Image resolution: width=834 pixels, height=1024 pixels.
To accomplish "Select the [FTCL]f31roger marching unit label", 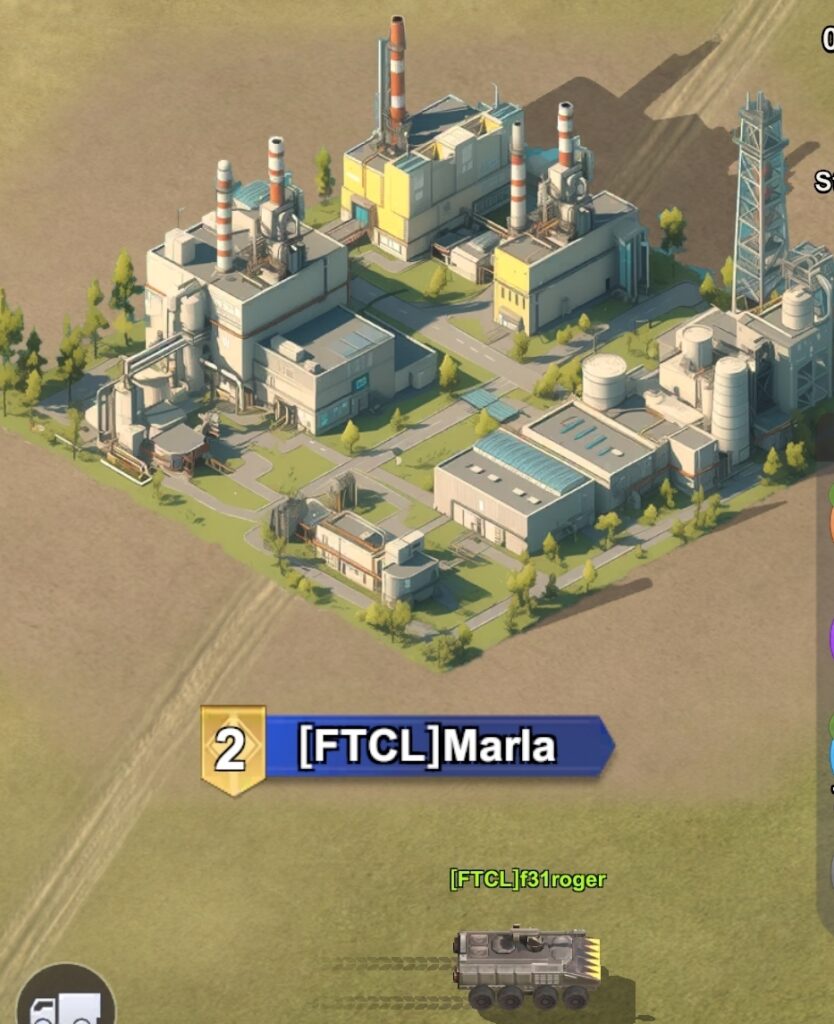I will pos(527,880).
